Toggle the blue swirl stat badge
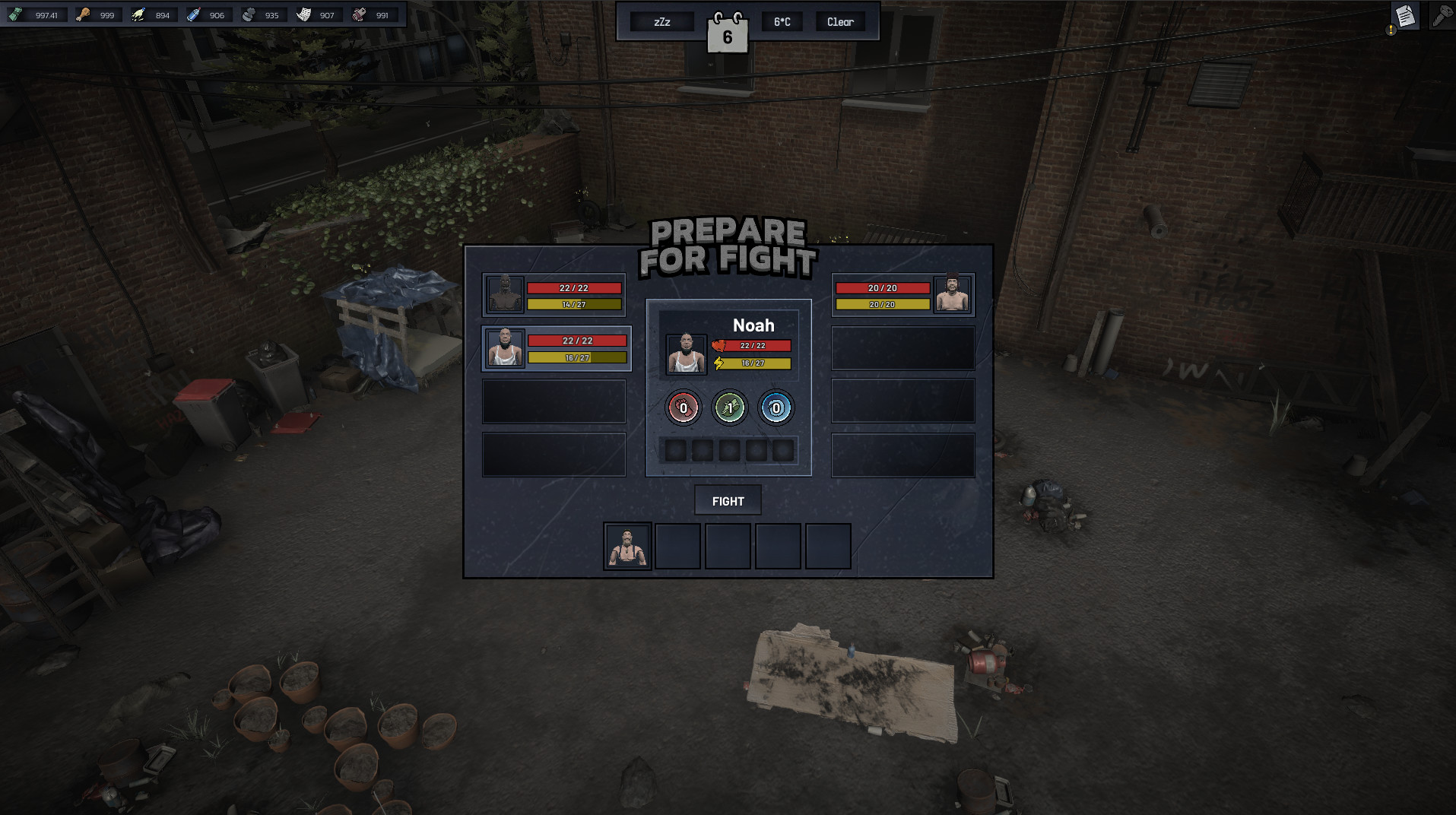1456x815 pixels. [x=775, y=407]
